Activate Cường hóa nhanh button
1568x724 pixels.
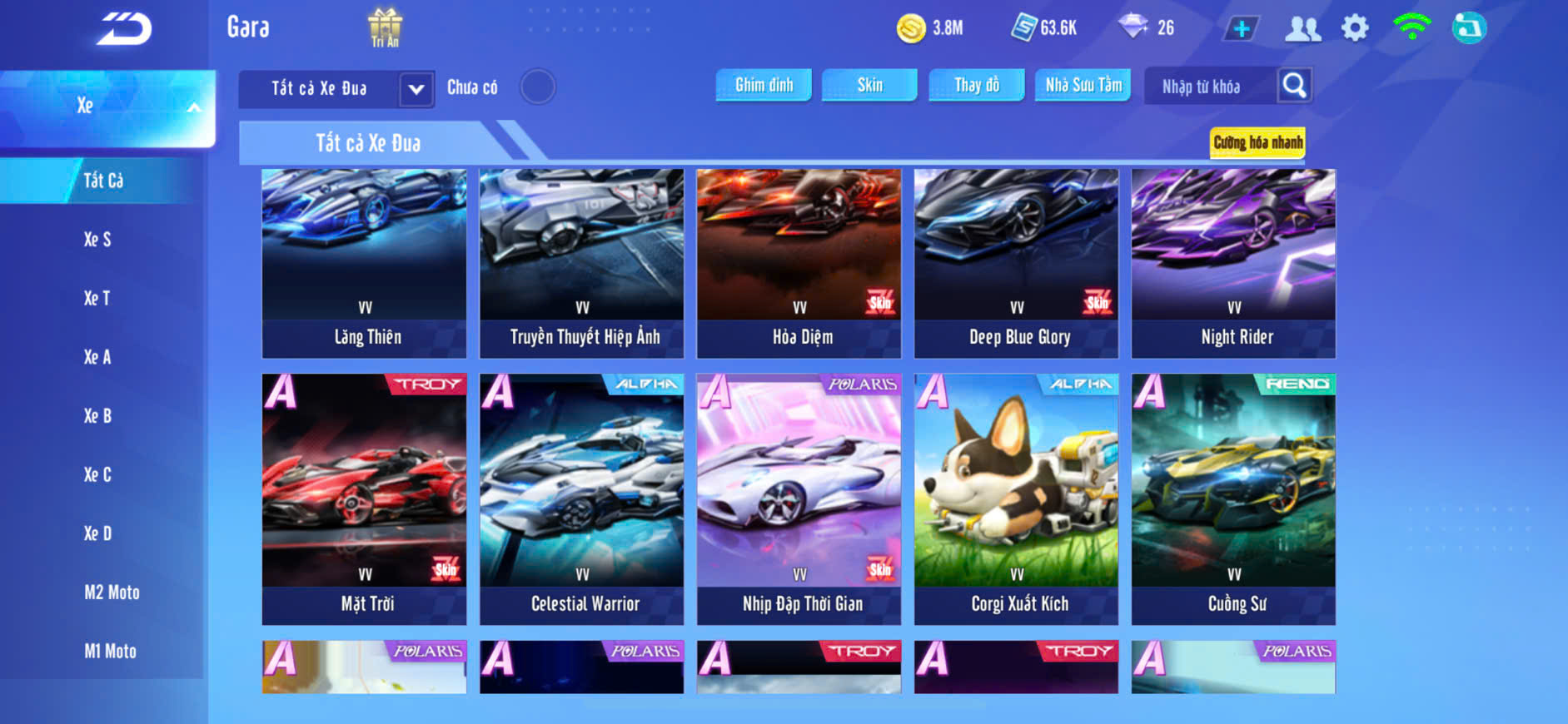1257,142
